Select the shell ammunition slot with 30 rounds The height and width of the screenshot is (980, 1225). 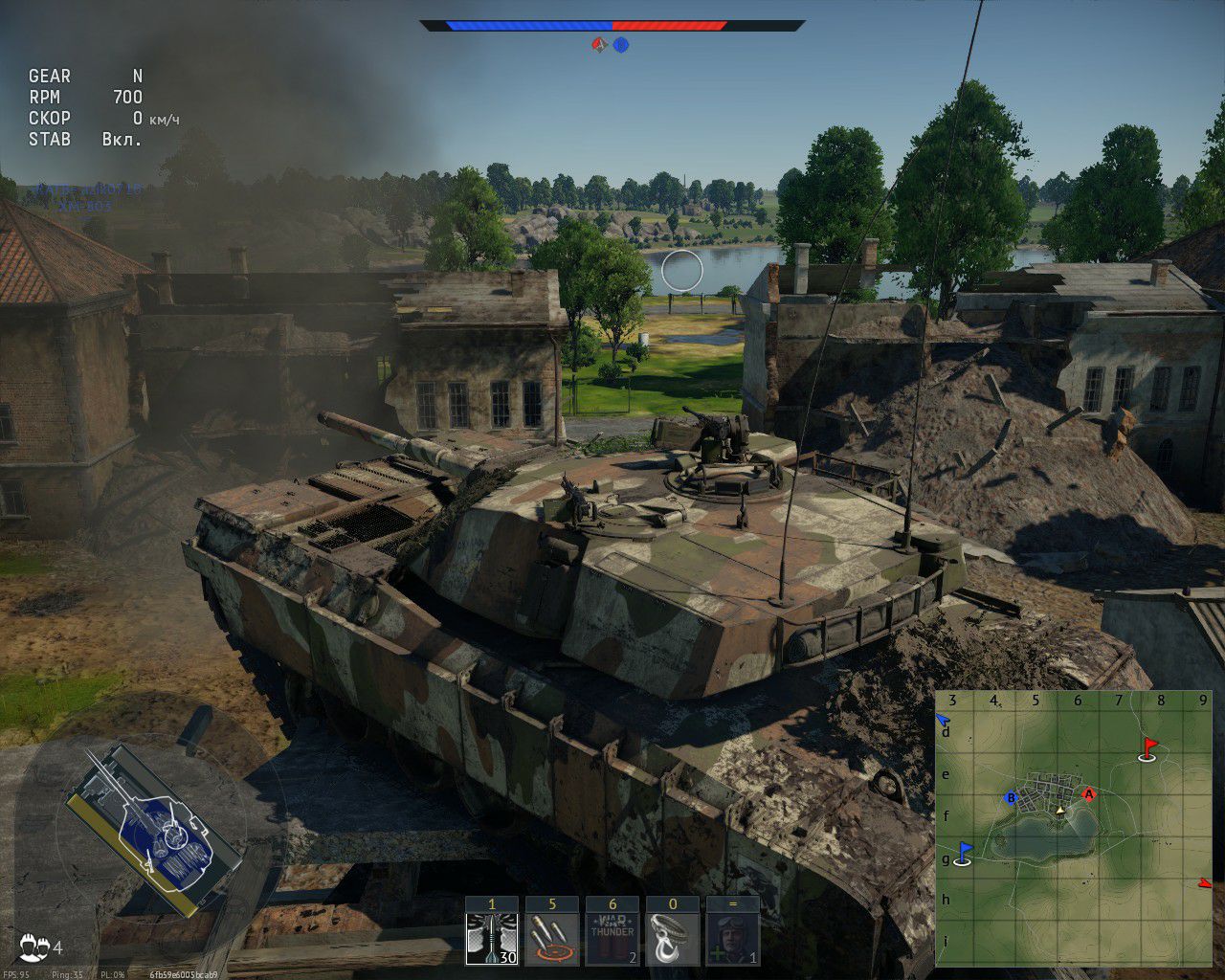click(492, 938)
